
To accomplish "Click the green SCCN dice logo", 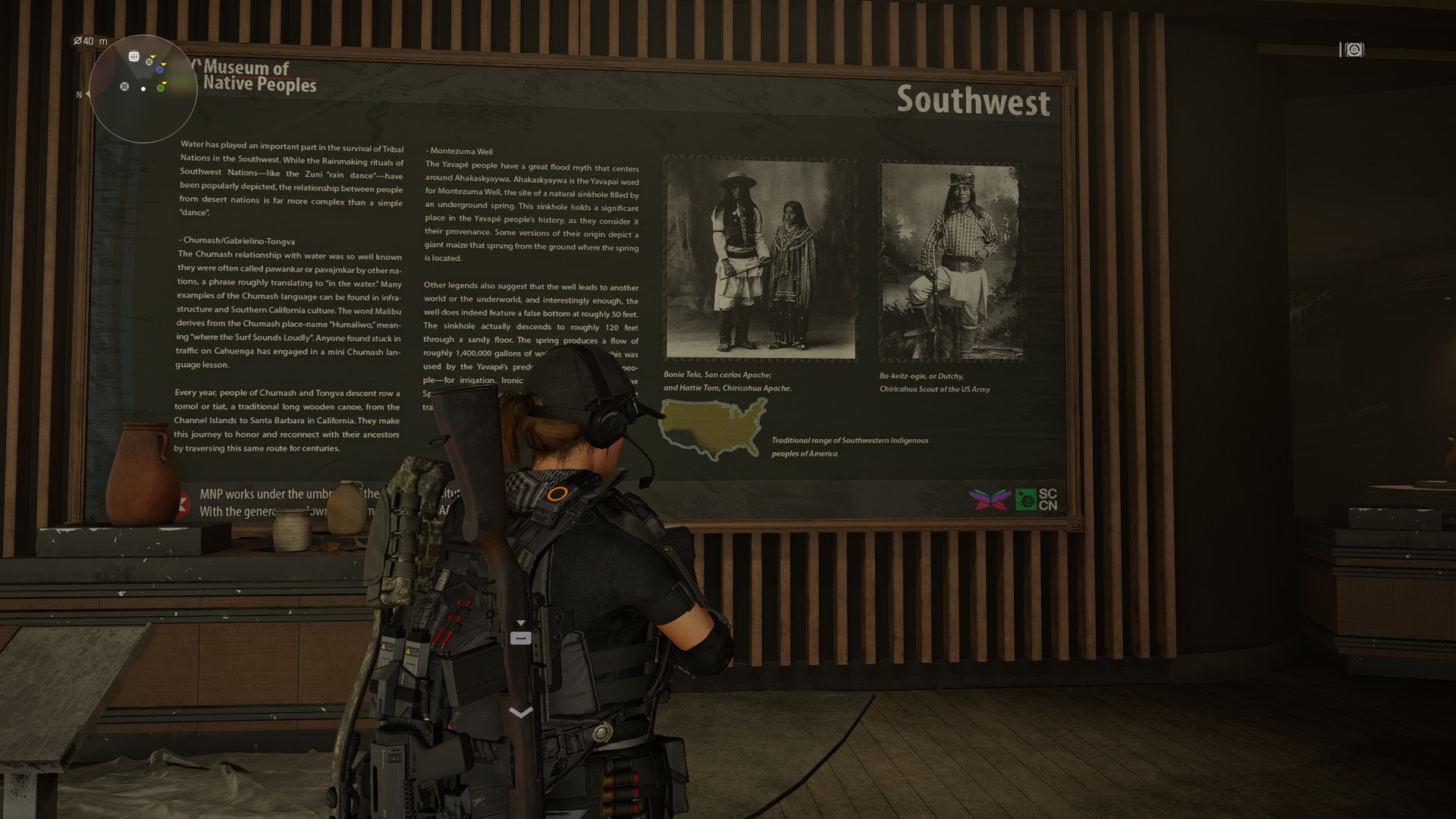I will click(x=1026, y=499).
